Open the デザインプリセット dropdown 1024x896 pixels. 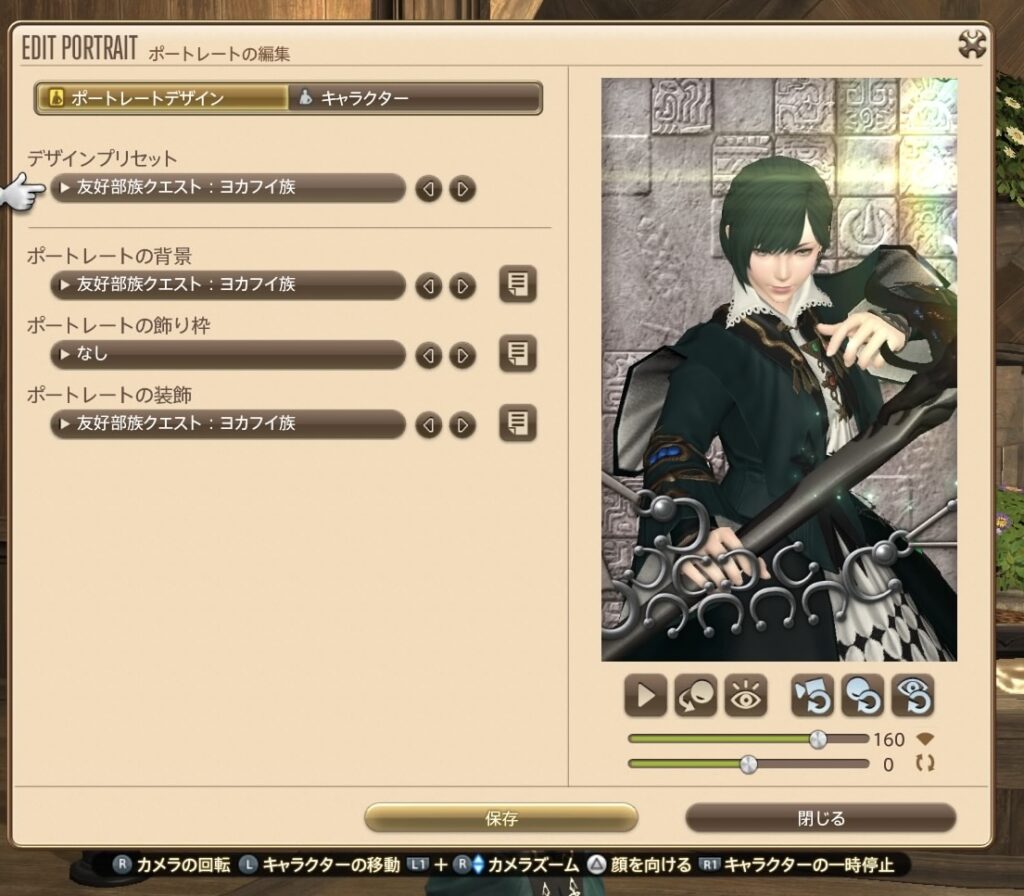point(228,187)
